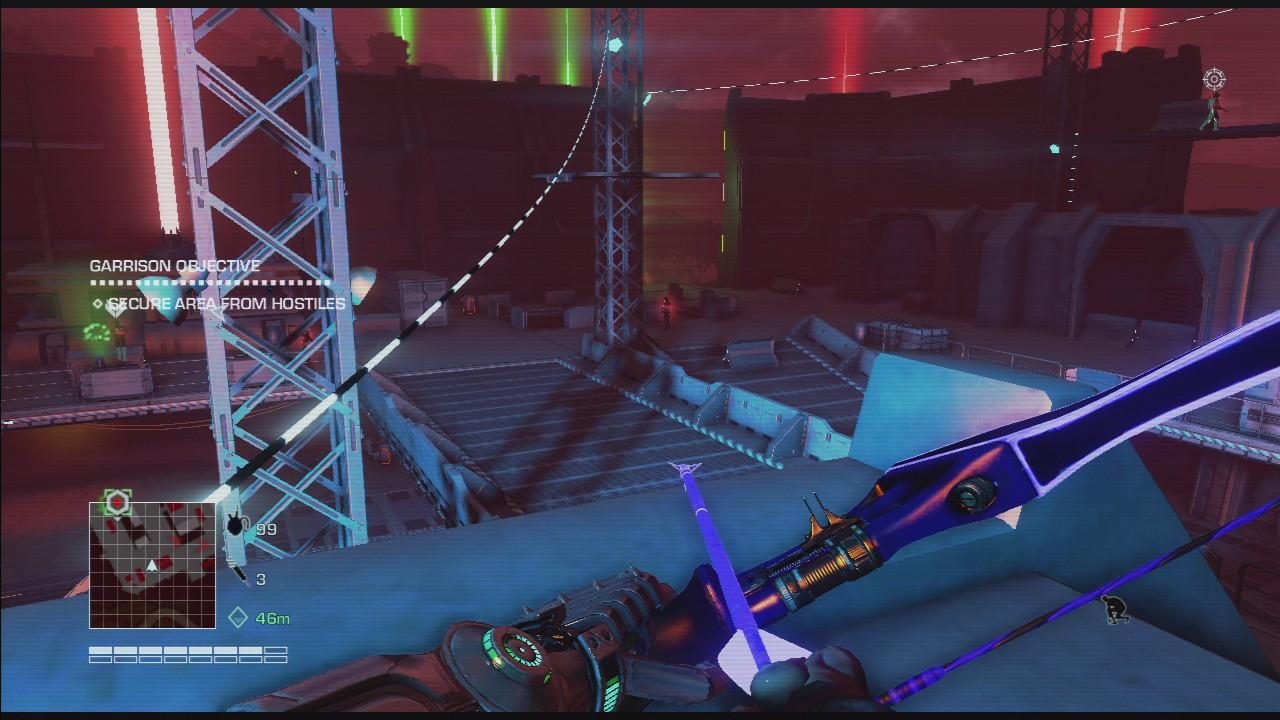Click the targeting reticle in the top right corner
This screenshot has height=720, width=1280.
[1213, 79]
